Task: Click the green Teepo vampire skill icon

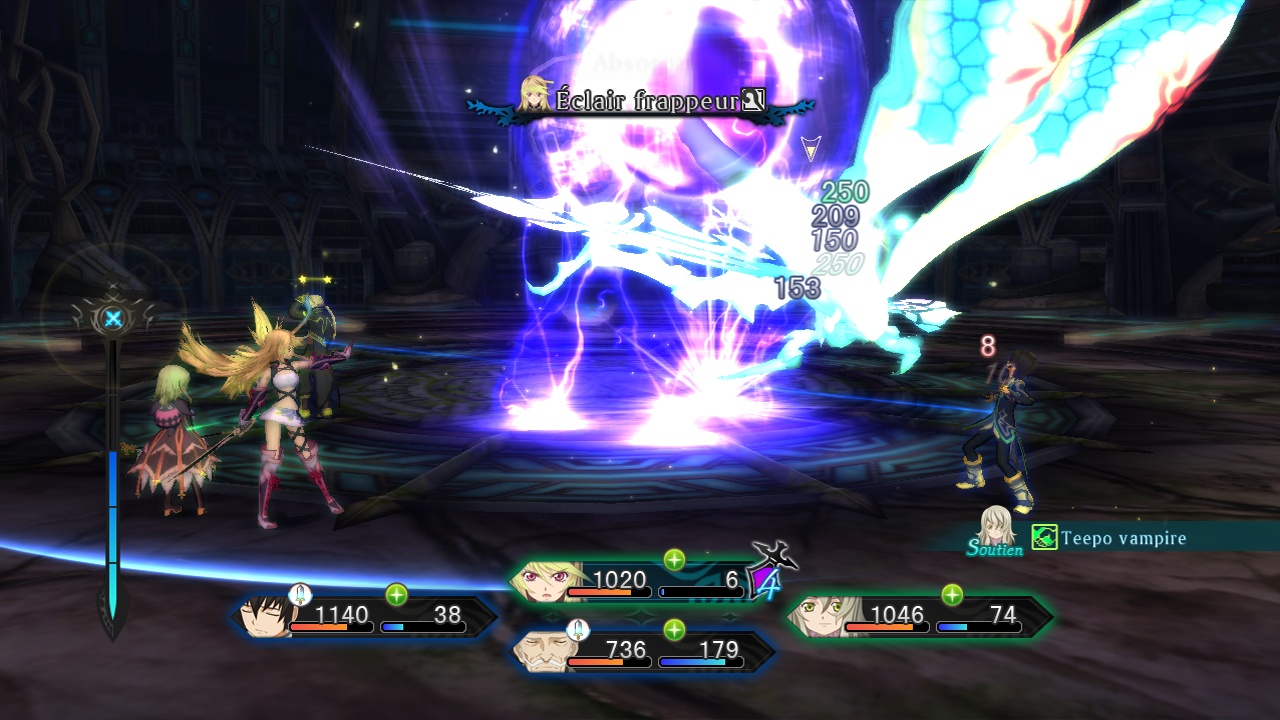Action: (1044, 538)
